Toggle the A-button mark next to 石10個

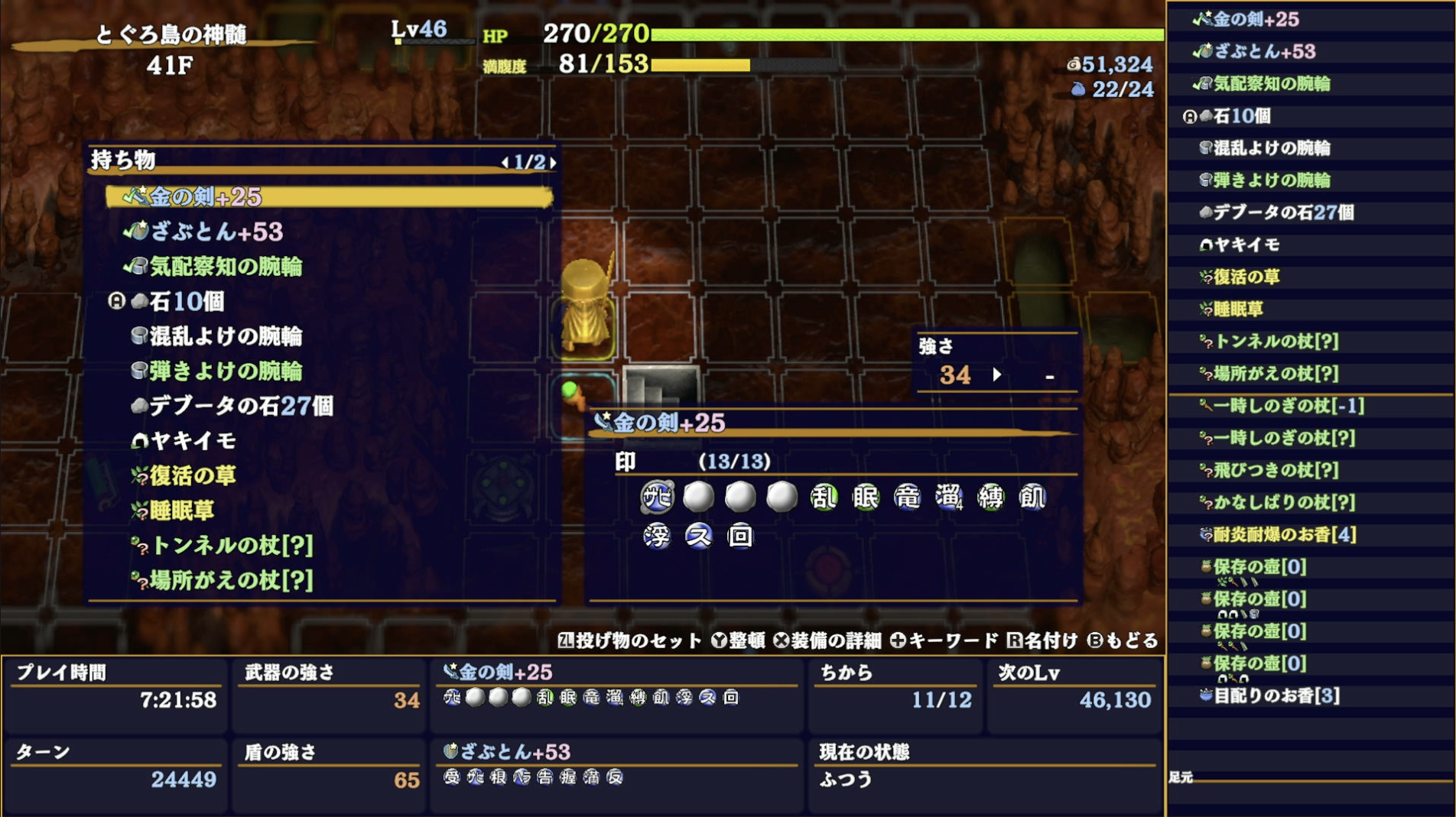115,301
